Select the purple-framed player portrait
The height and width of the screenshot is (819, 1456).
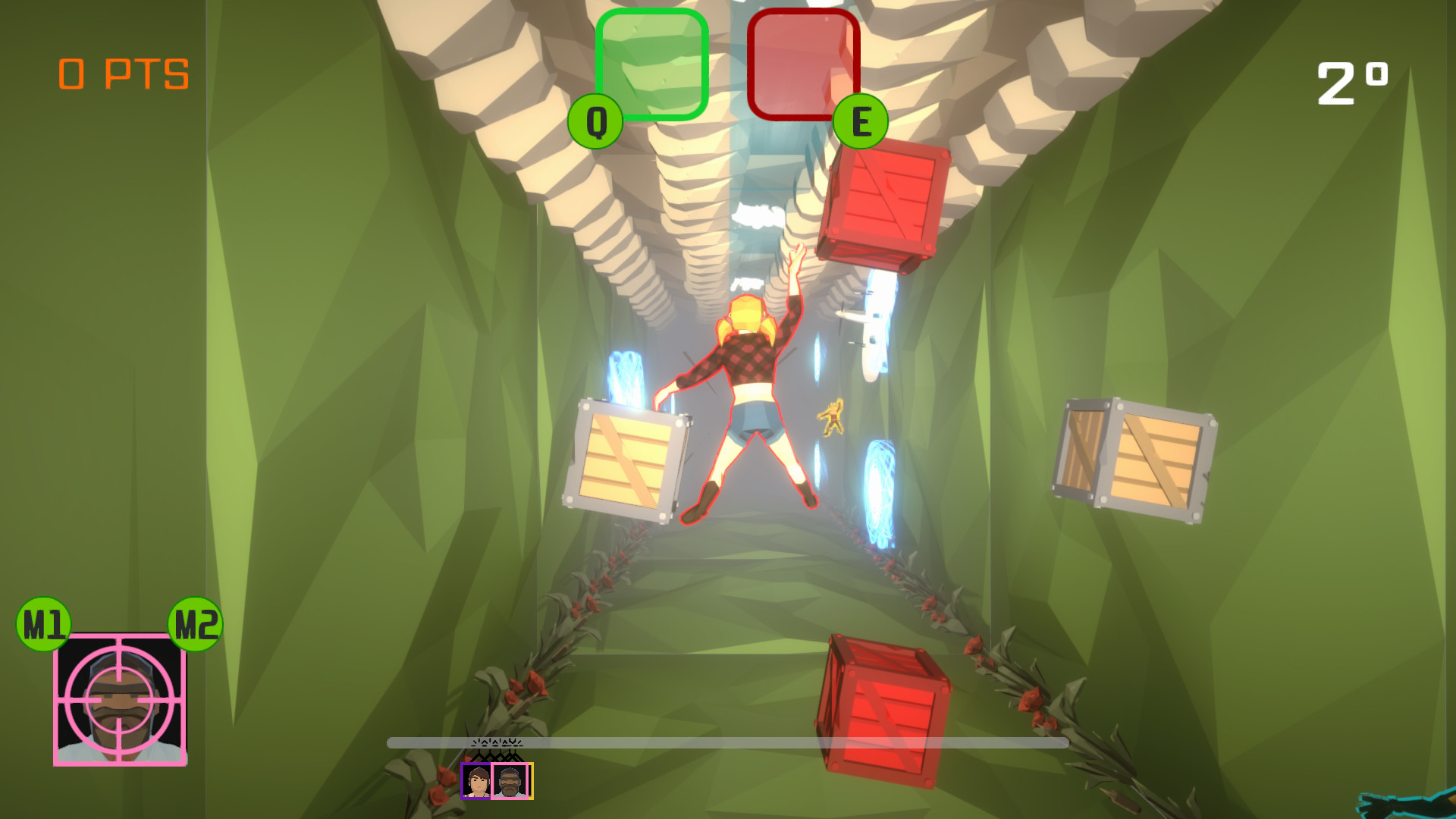point(475,781)
